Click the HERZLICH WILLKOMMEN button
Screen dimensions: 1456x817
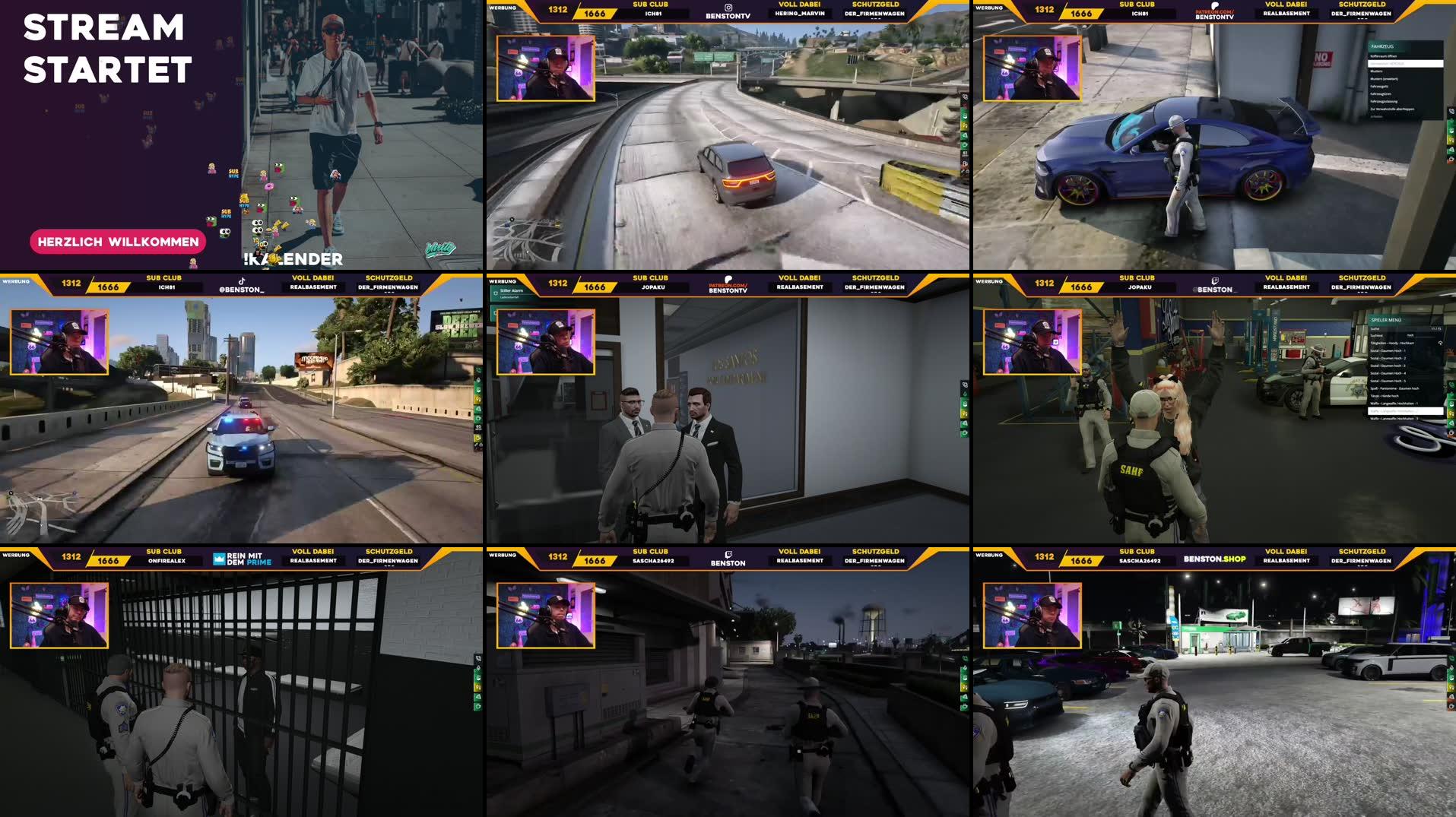(x=117, y=242)
